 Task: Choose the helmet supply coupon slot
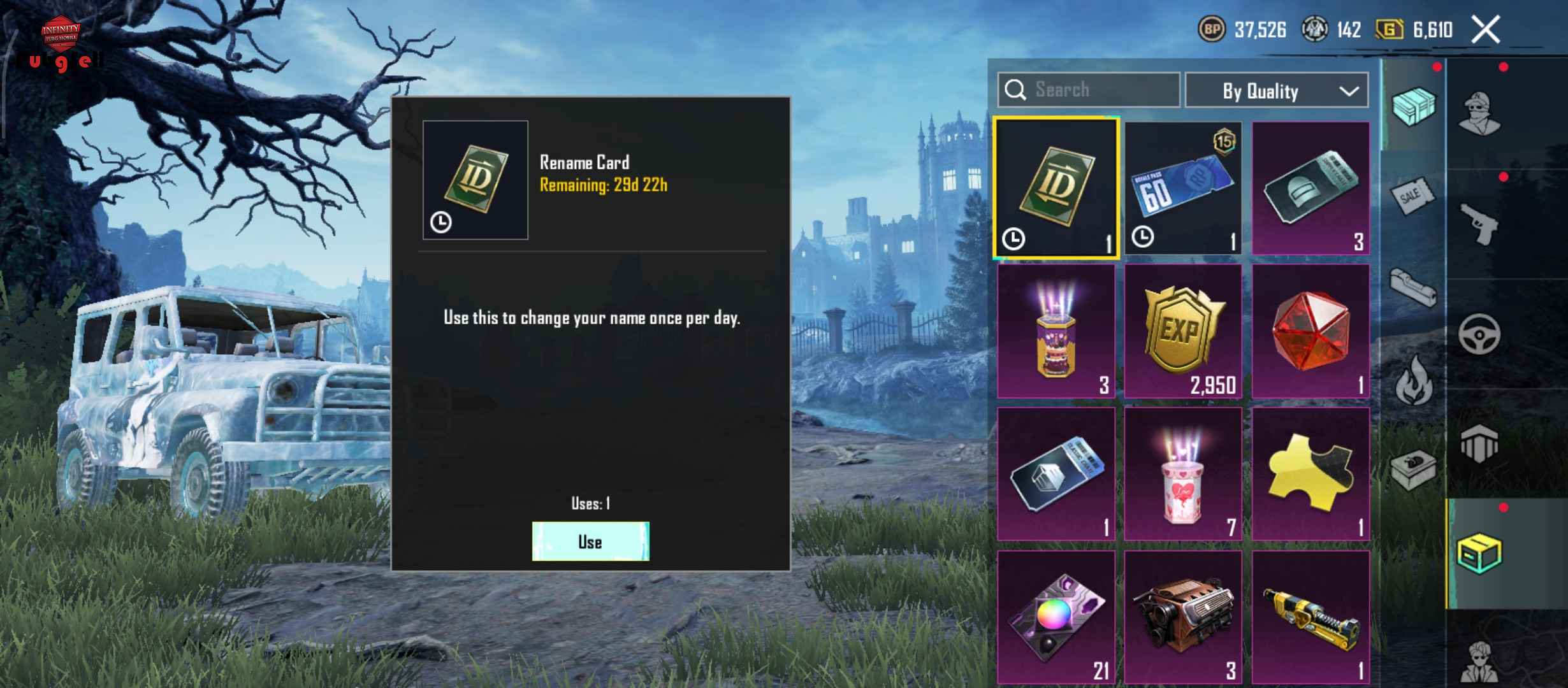pos(1310,189)
